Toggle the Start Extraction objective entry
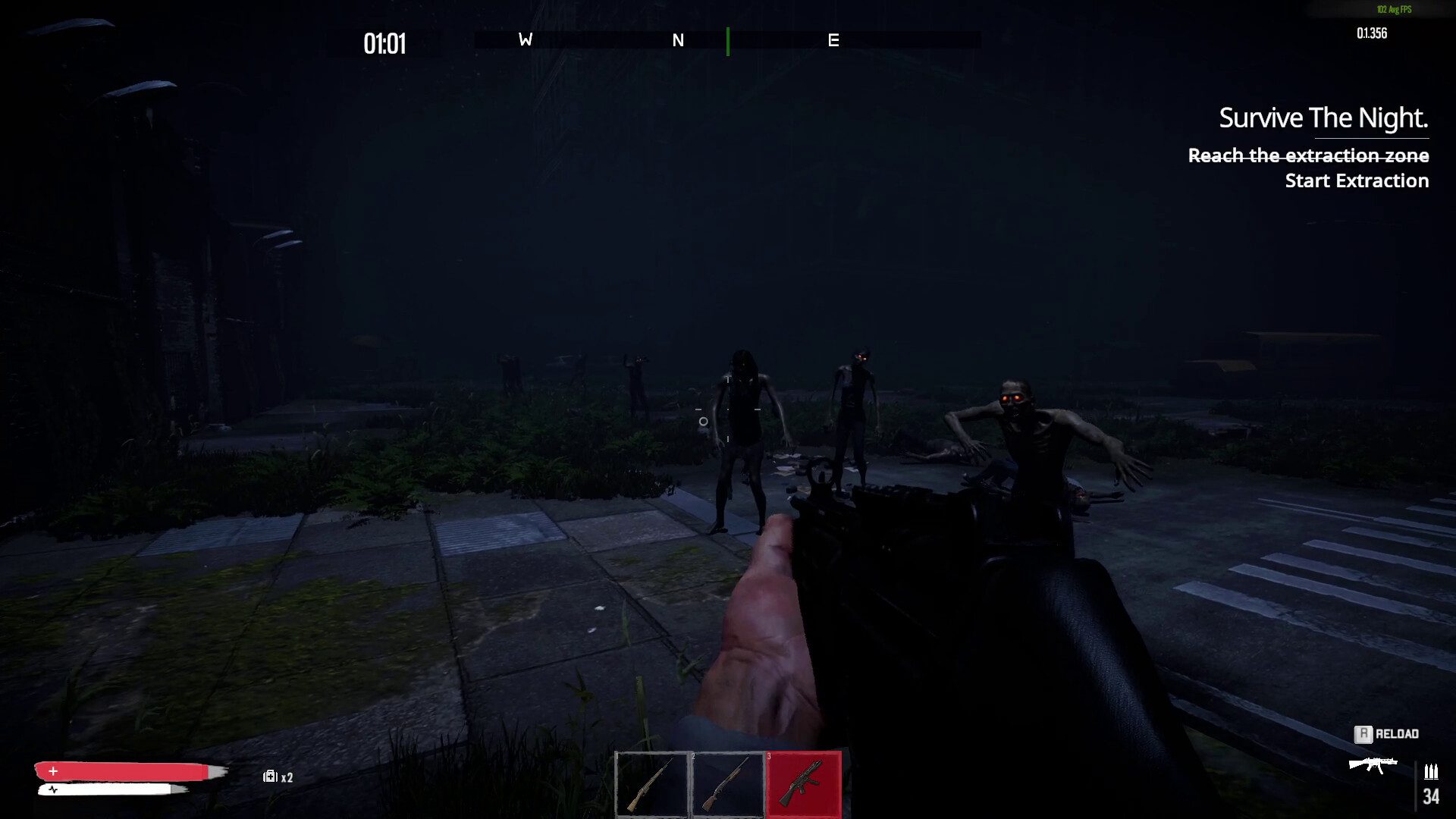This screenshot has height=819, width=1456. (1357, 181)
